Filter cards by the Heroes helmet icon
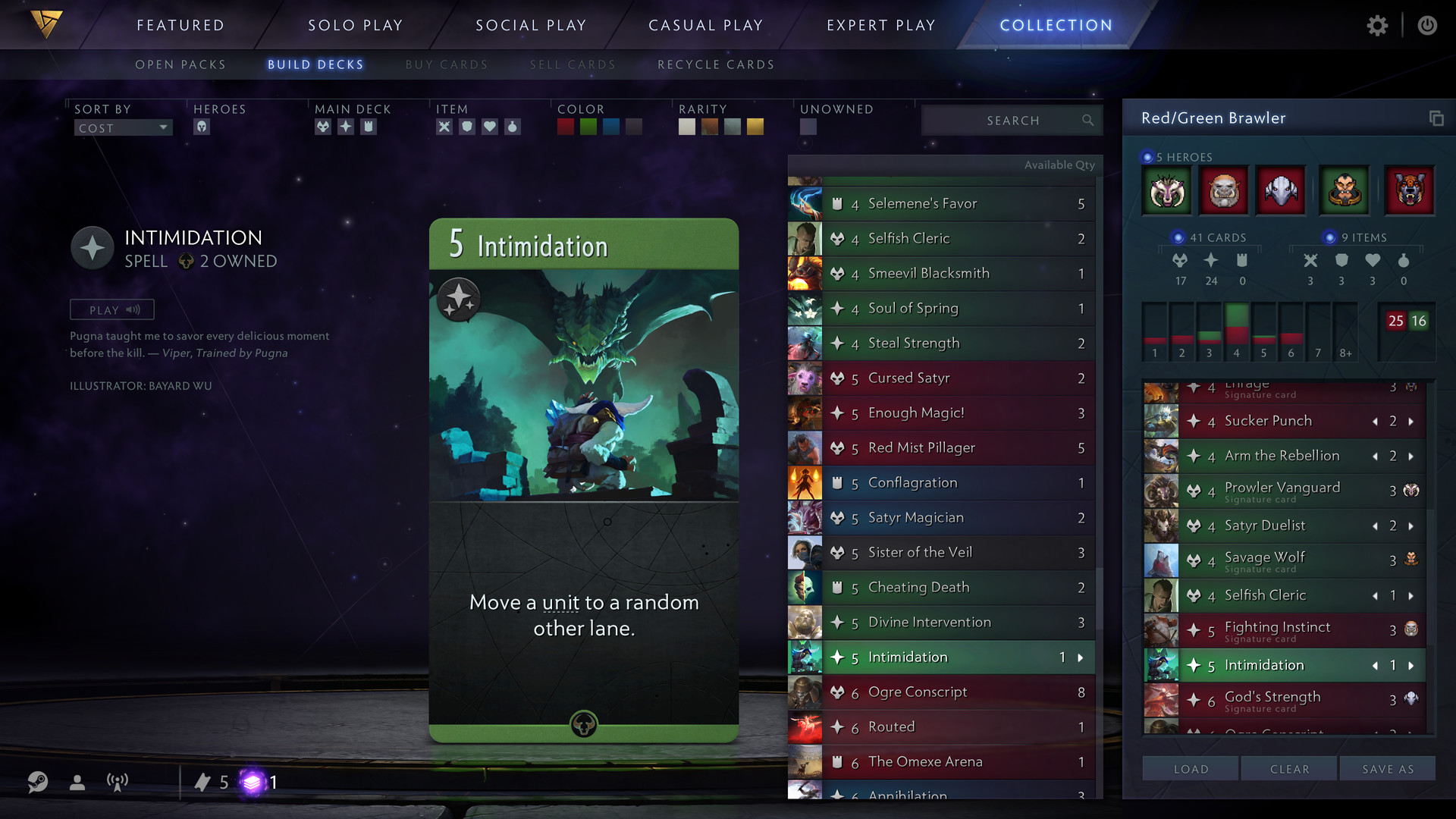The height and width of the screenshot is (819, 1456). tap(201, 127)
